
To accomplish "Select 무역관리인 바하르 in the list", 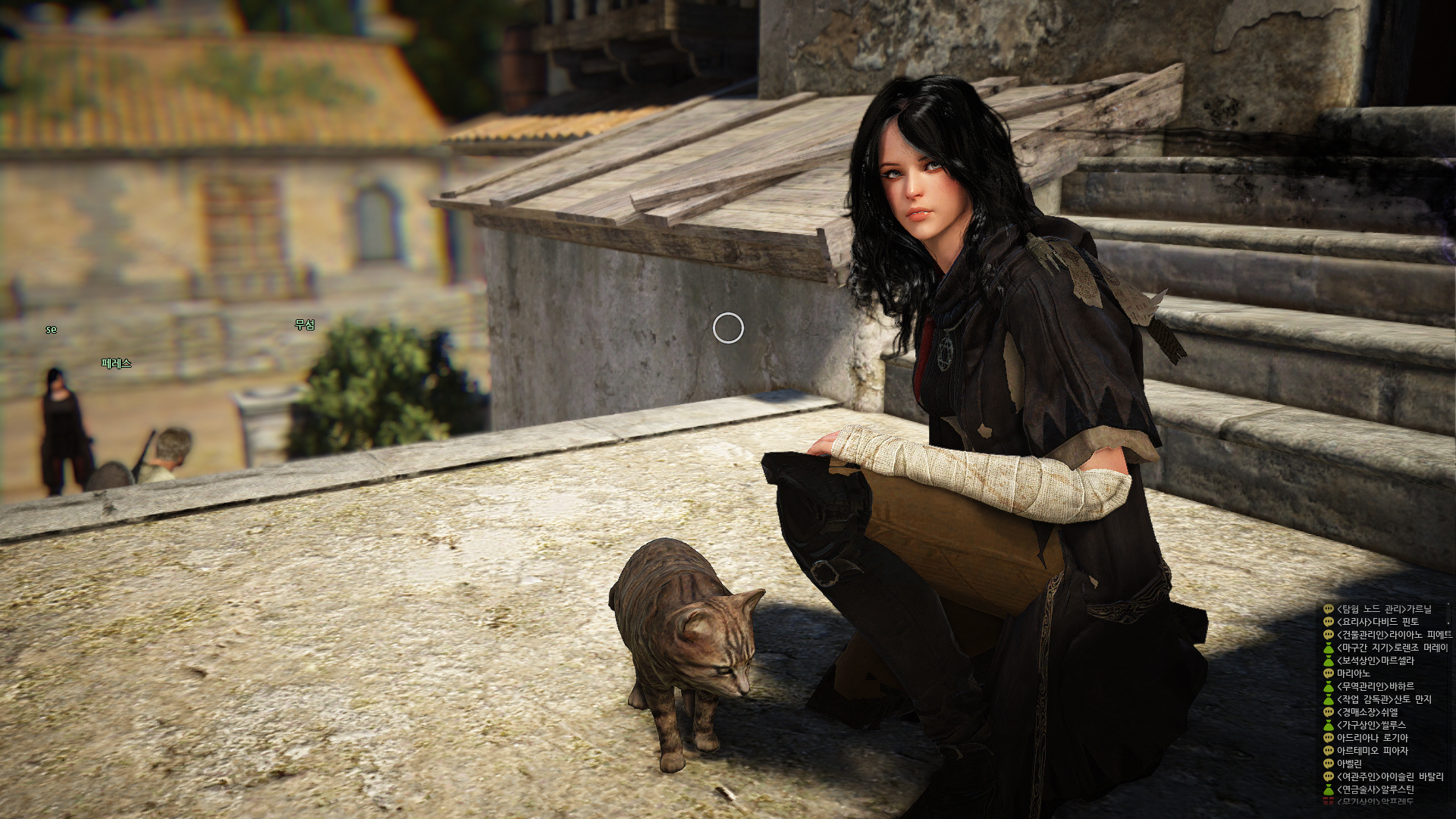I will tap(1375, 686).
